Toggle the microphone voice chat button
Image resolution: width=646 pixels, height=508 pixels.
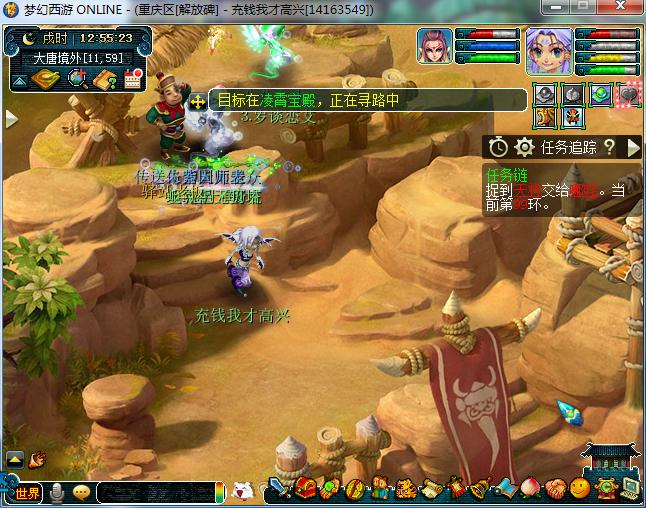point(58,492)
